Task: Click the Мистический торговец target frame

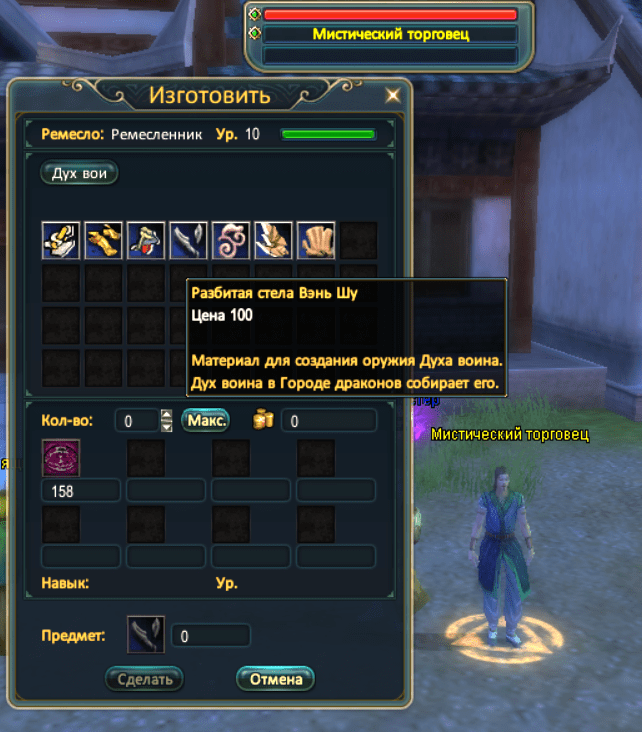Action: click(x=390, y=34)
